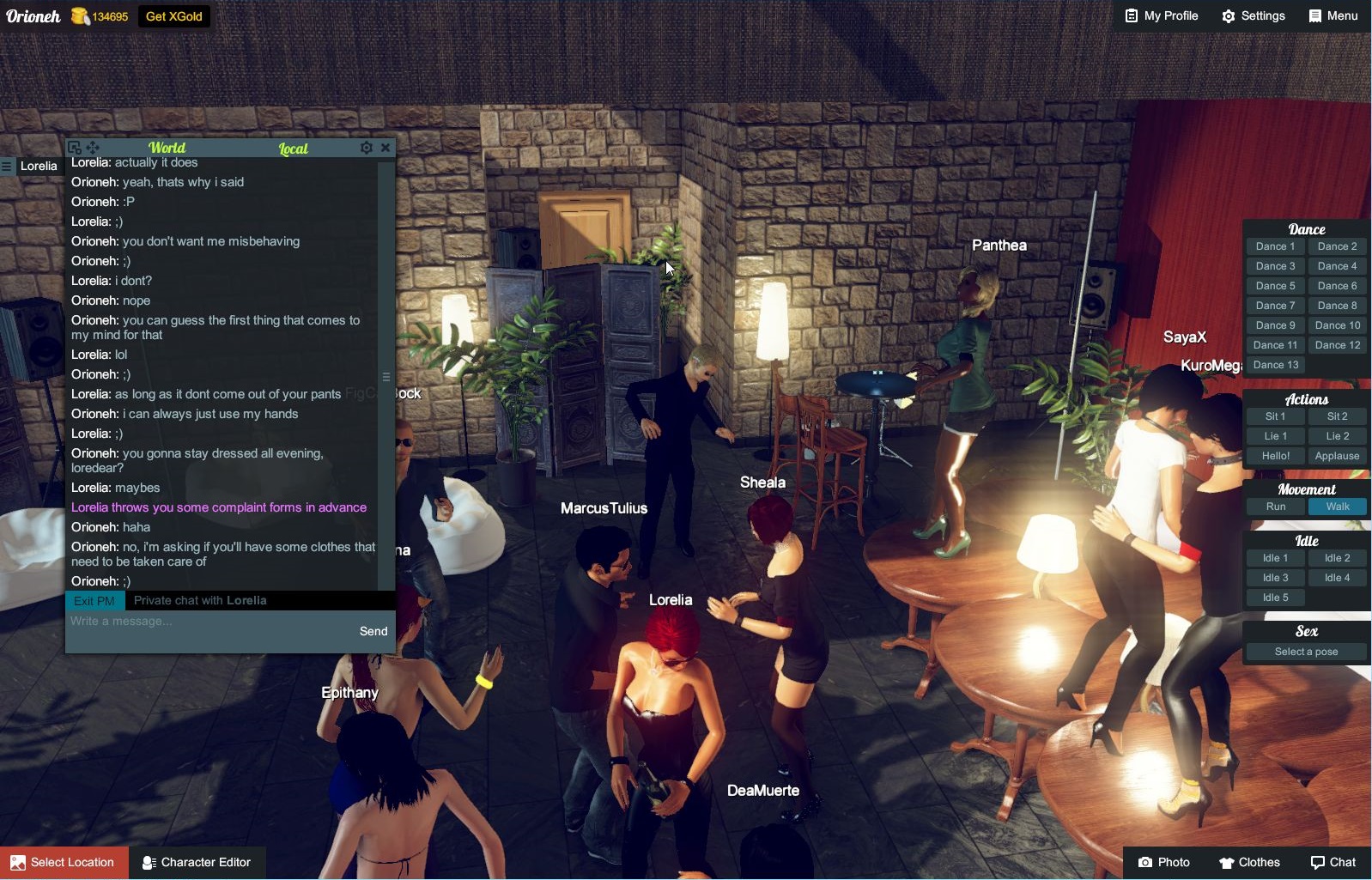Open chat settings via gear icon

[x=366, y=147]
